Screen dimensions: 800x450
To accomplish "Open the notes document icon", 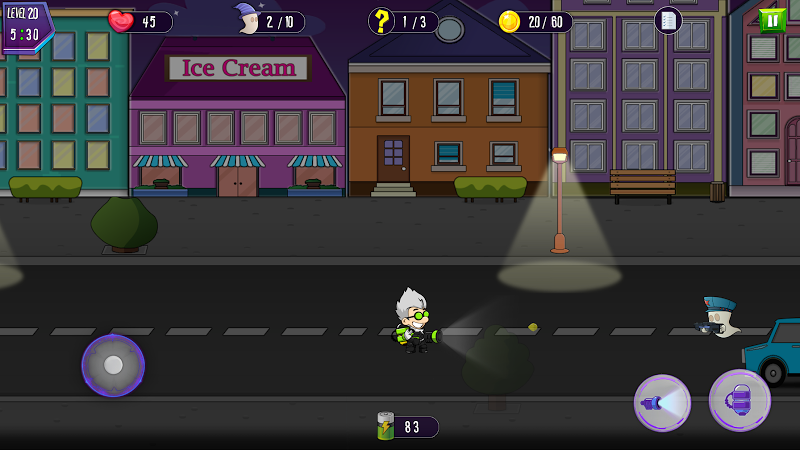I will [x=668, y=20].
